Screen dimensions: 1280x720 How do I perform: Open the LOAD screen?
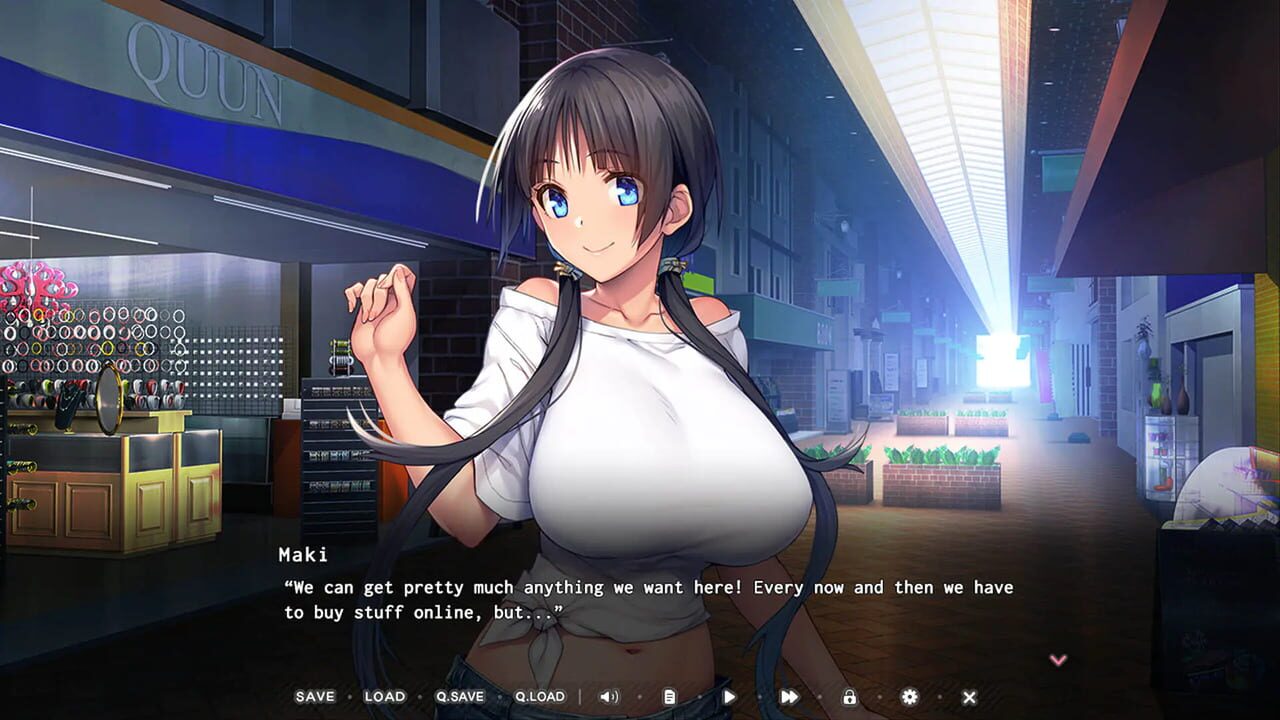384,696
